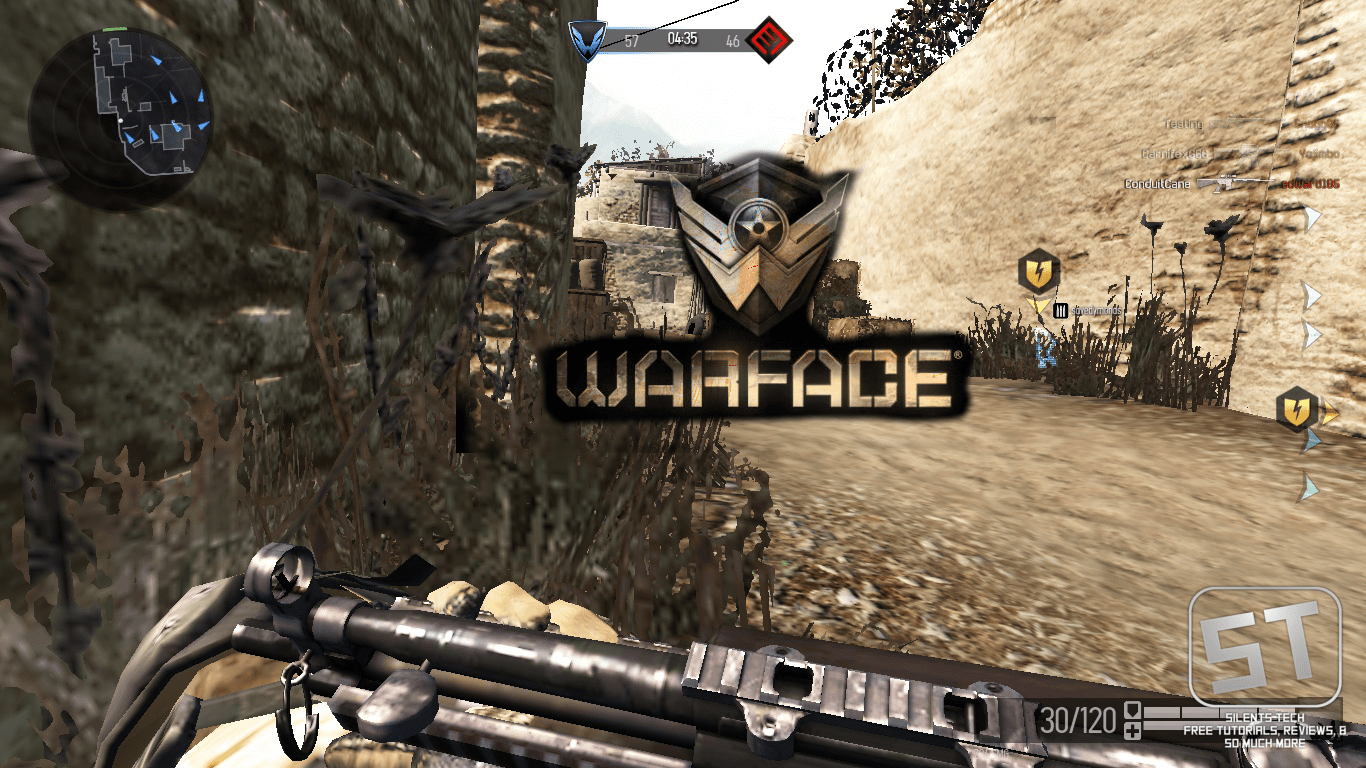This screenshot has width=1366, height=768.
Task: Click the circular minimap radar
Action: (120, 116)
